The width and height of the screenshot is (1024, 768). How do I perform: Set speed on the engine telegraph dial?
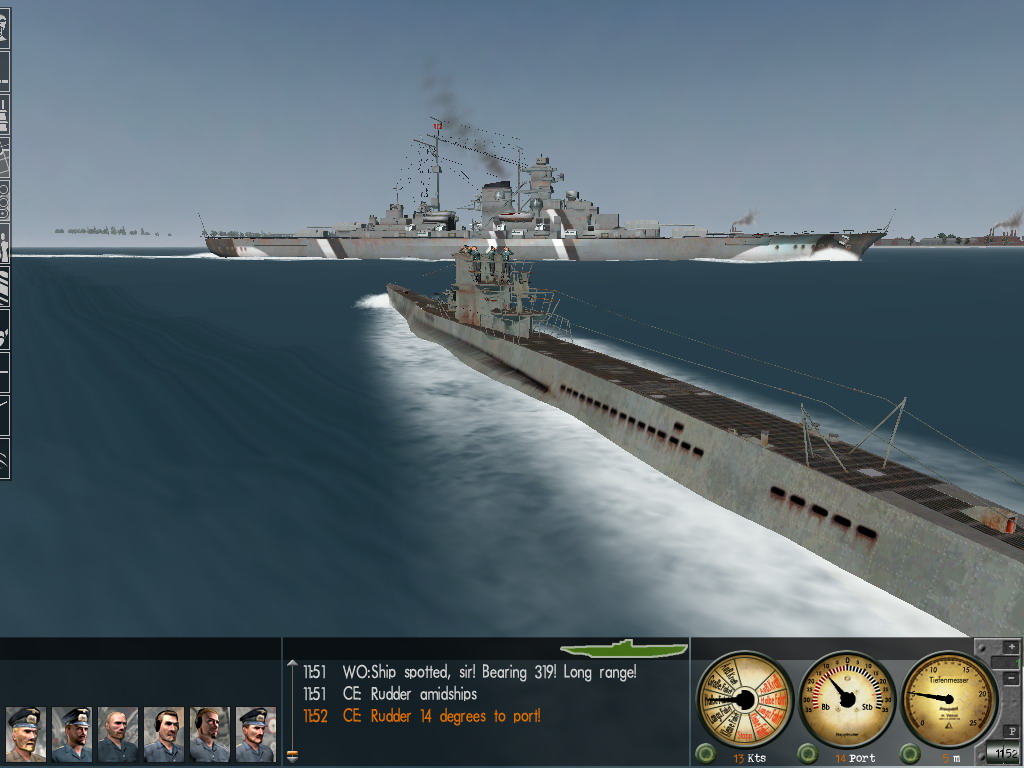[x=744, y=699]
